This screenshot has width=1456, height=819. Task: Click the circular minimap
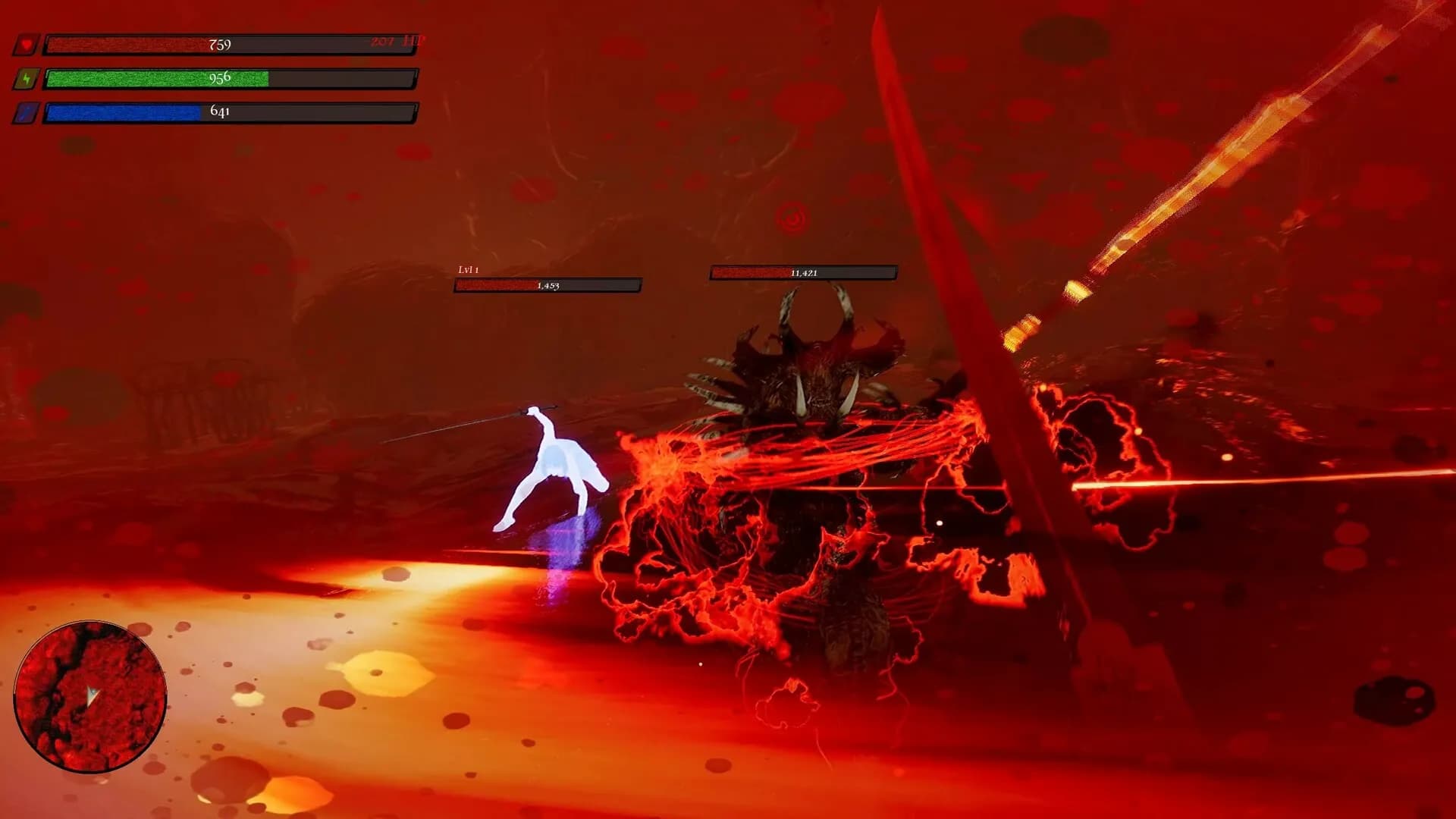[x=90, y=696]
